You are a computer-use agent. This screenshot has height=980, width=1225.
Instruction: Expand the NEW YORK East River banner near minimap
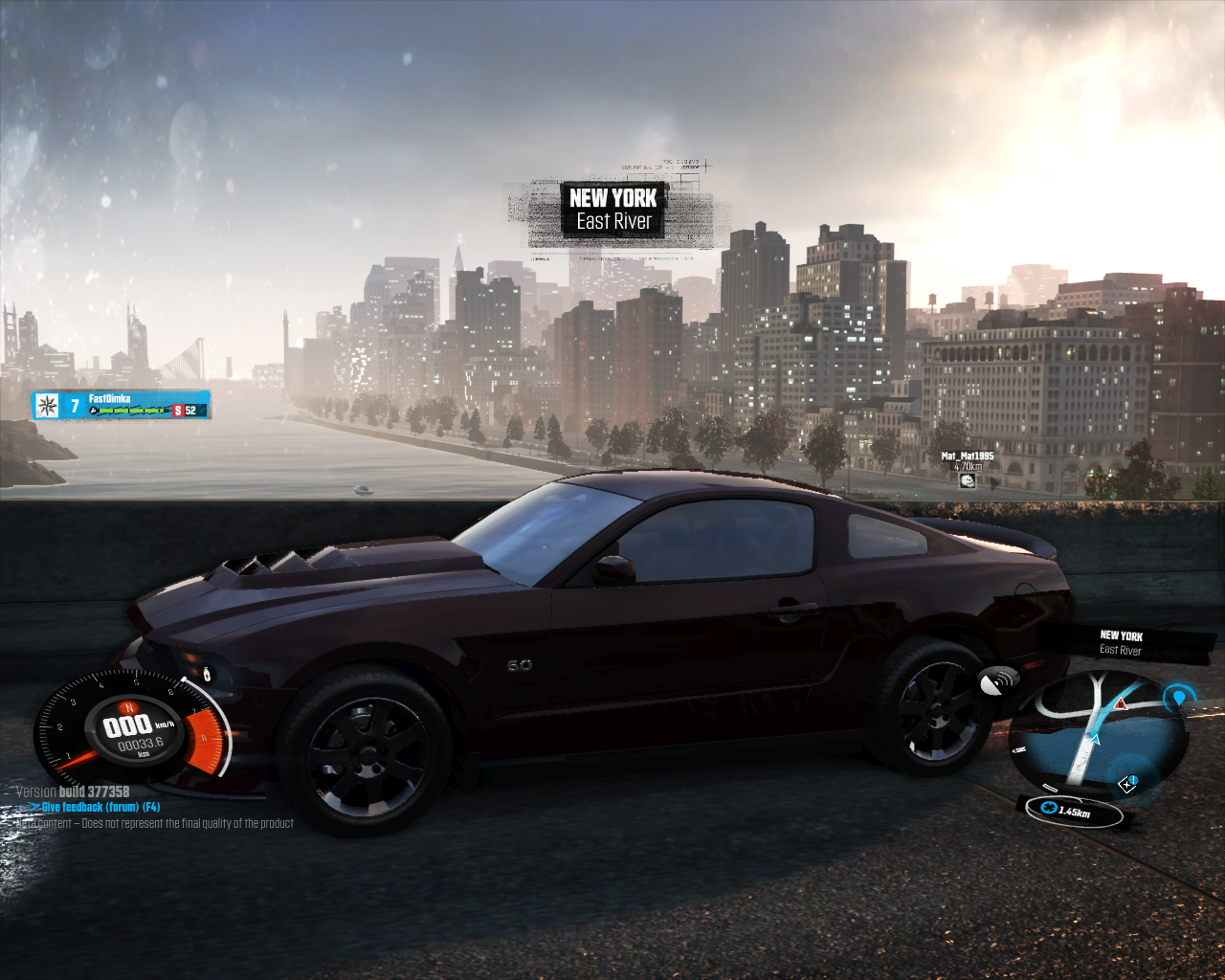click(1122, 641)
